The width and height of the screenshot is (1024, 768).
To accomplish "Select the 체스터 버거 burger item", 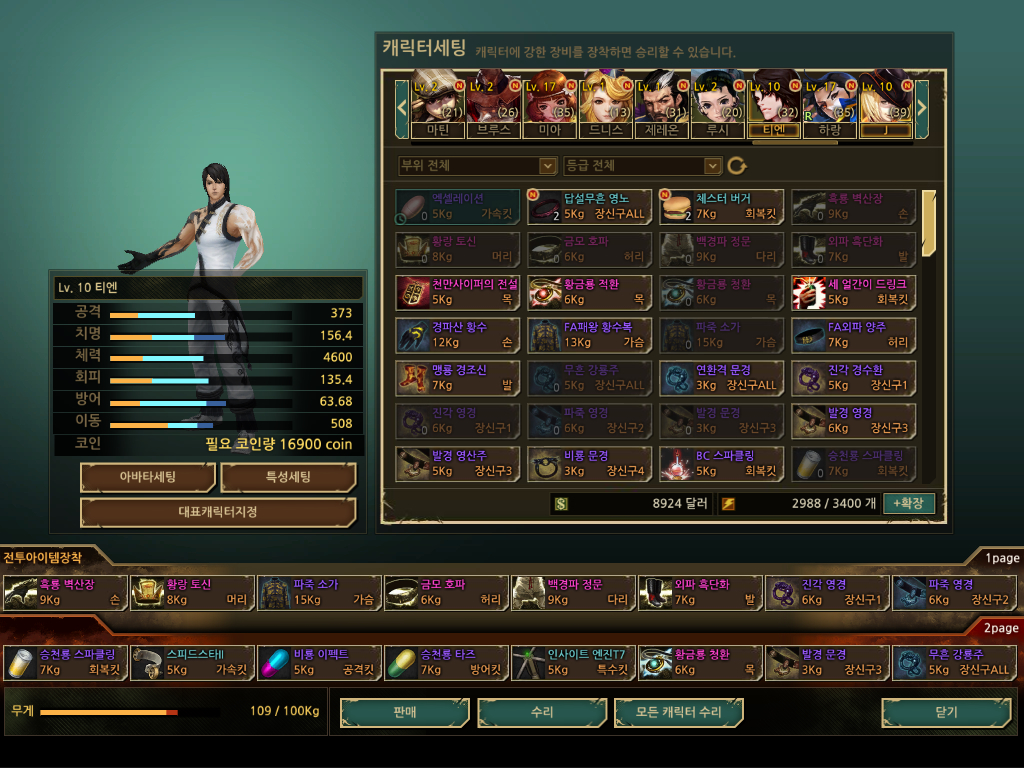I will (720, 206).
